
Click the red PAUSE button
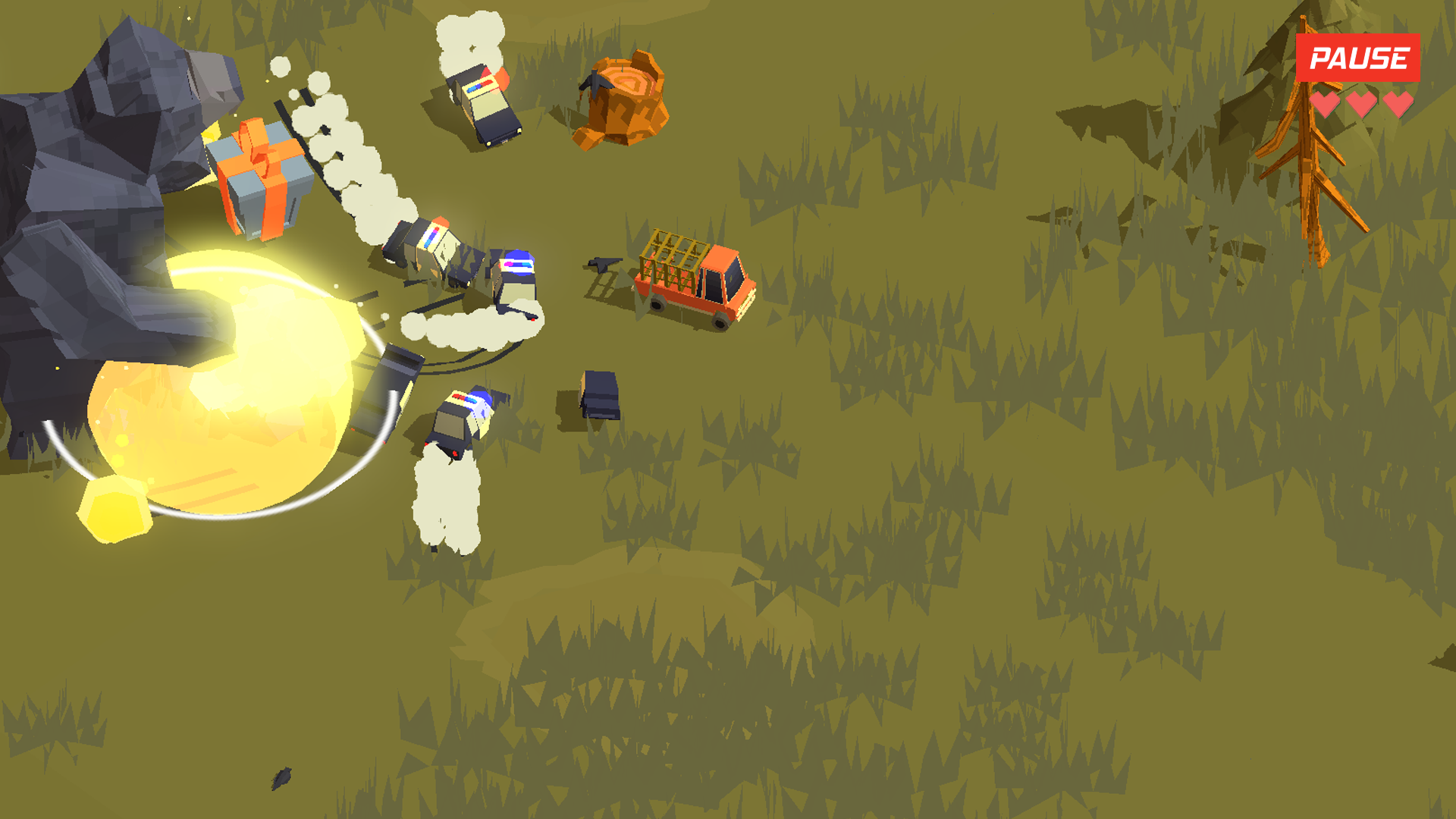pos(1357,58)
